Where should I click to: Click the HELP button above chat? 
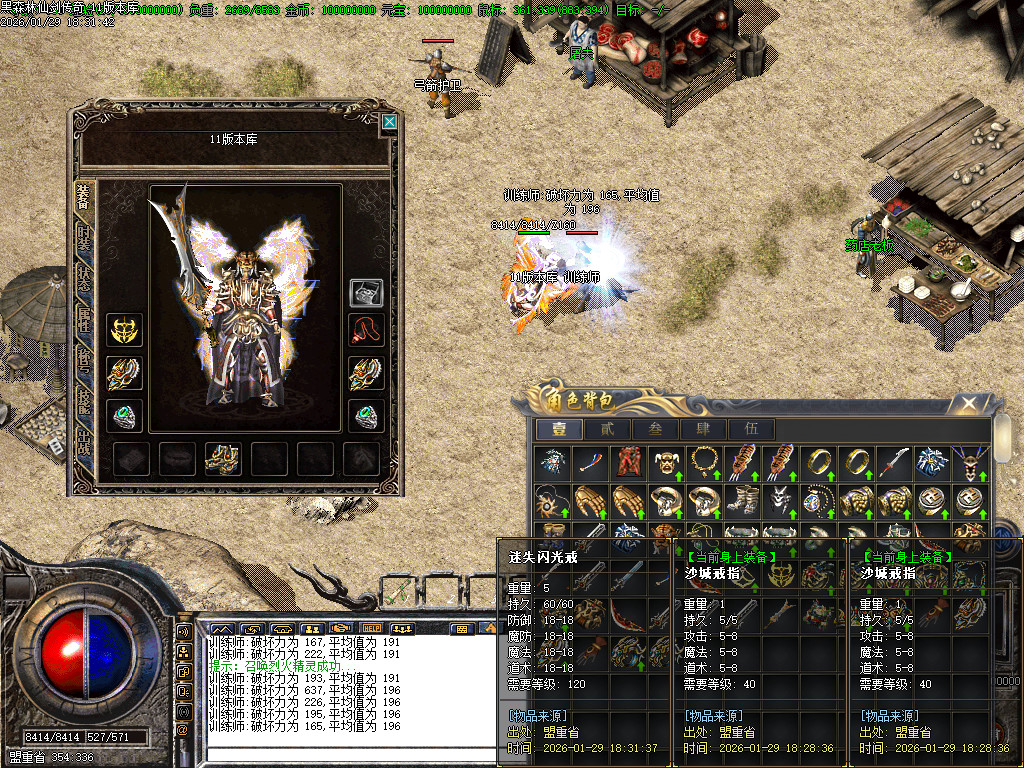pos(372,629)
